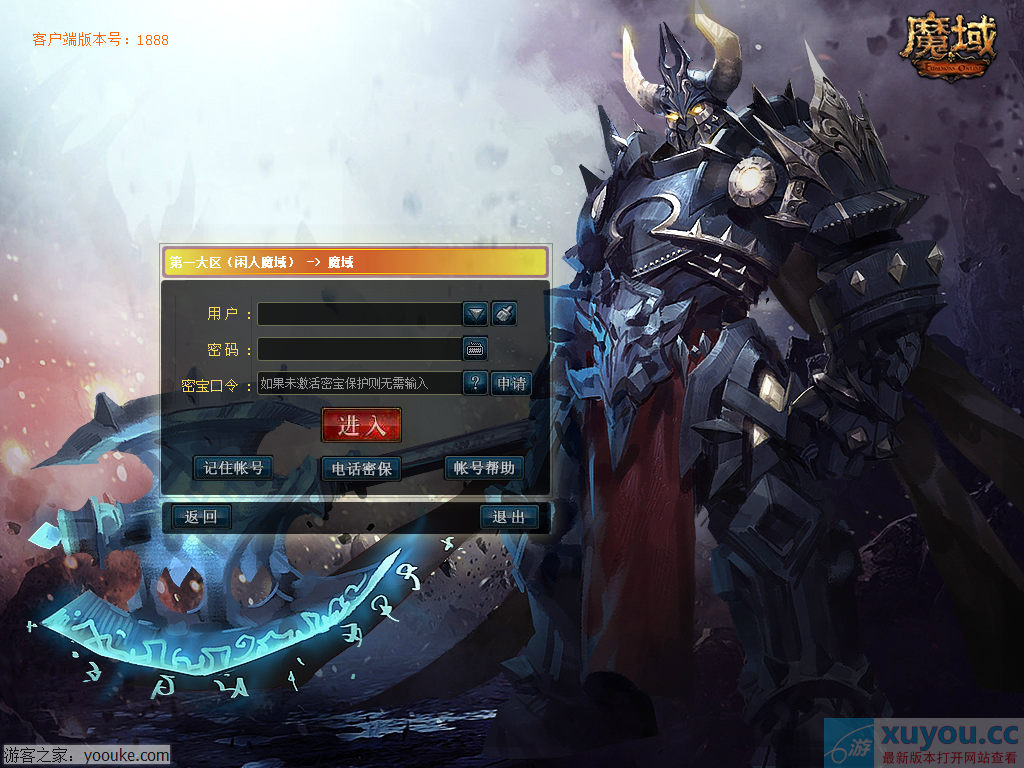Show help via the question mark button
Screen dimensions: 1024x768
coord(475,383)
